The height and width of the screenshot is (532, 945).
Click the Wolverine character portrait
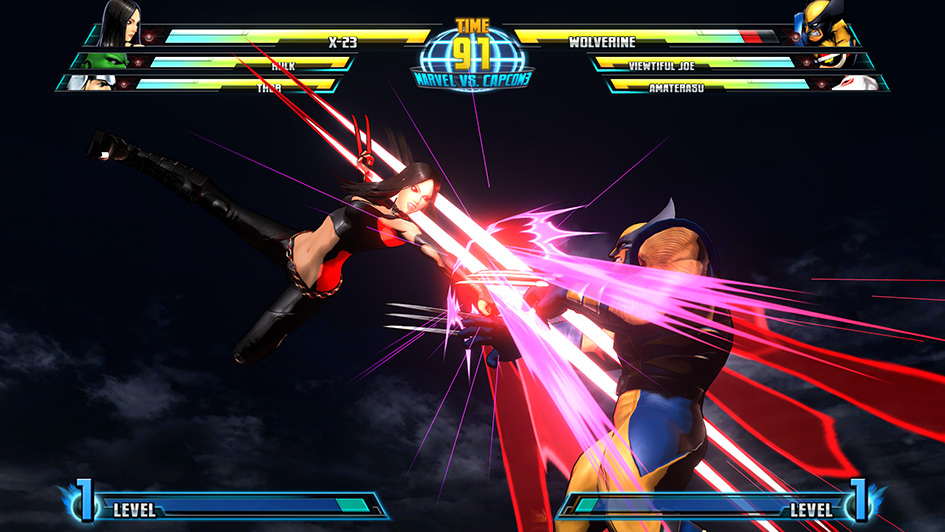pos(824,24)
